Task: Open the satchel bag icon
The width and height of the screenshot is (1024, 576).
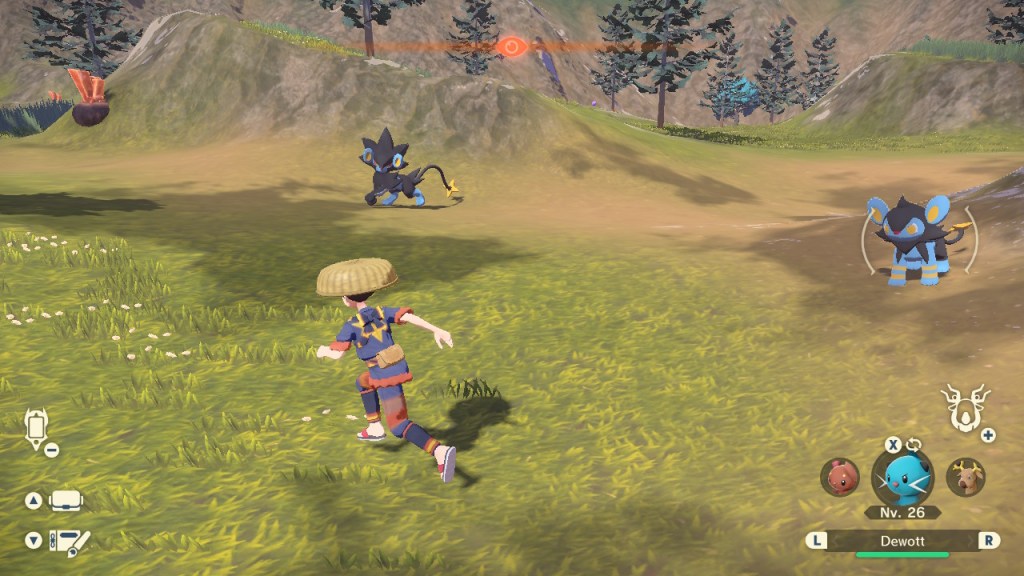Action: [x=66, y=500]
